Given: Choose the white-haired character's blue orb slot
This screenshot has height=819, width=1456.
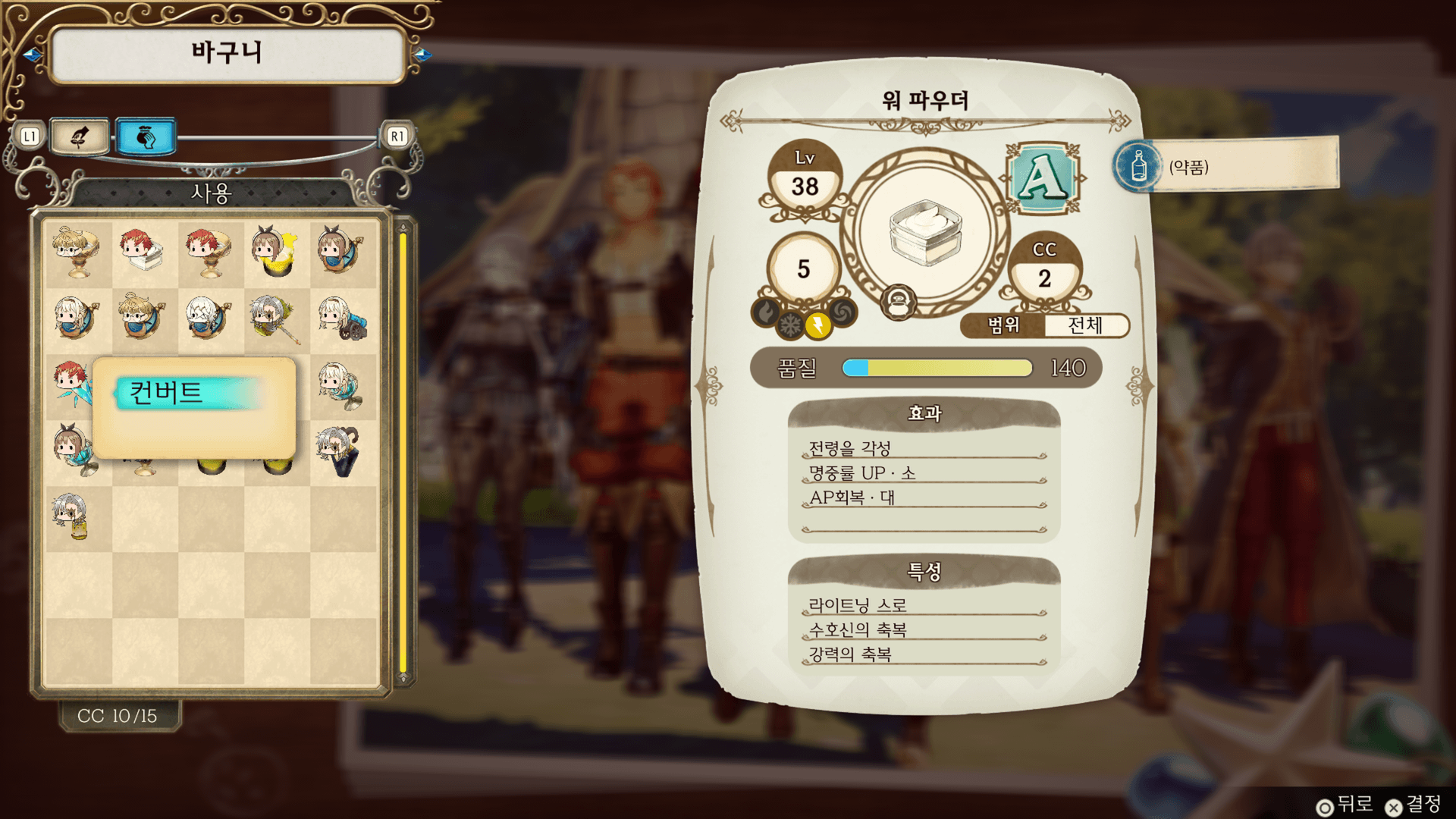Looking at the screenshot, I should click(x=210, y=318).
